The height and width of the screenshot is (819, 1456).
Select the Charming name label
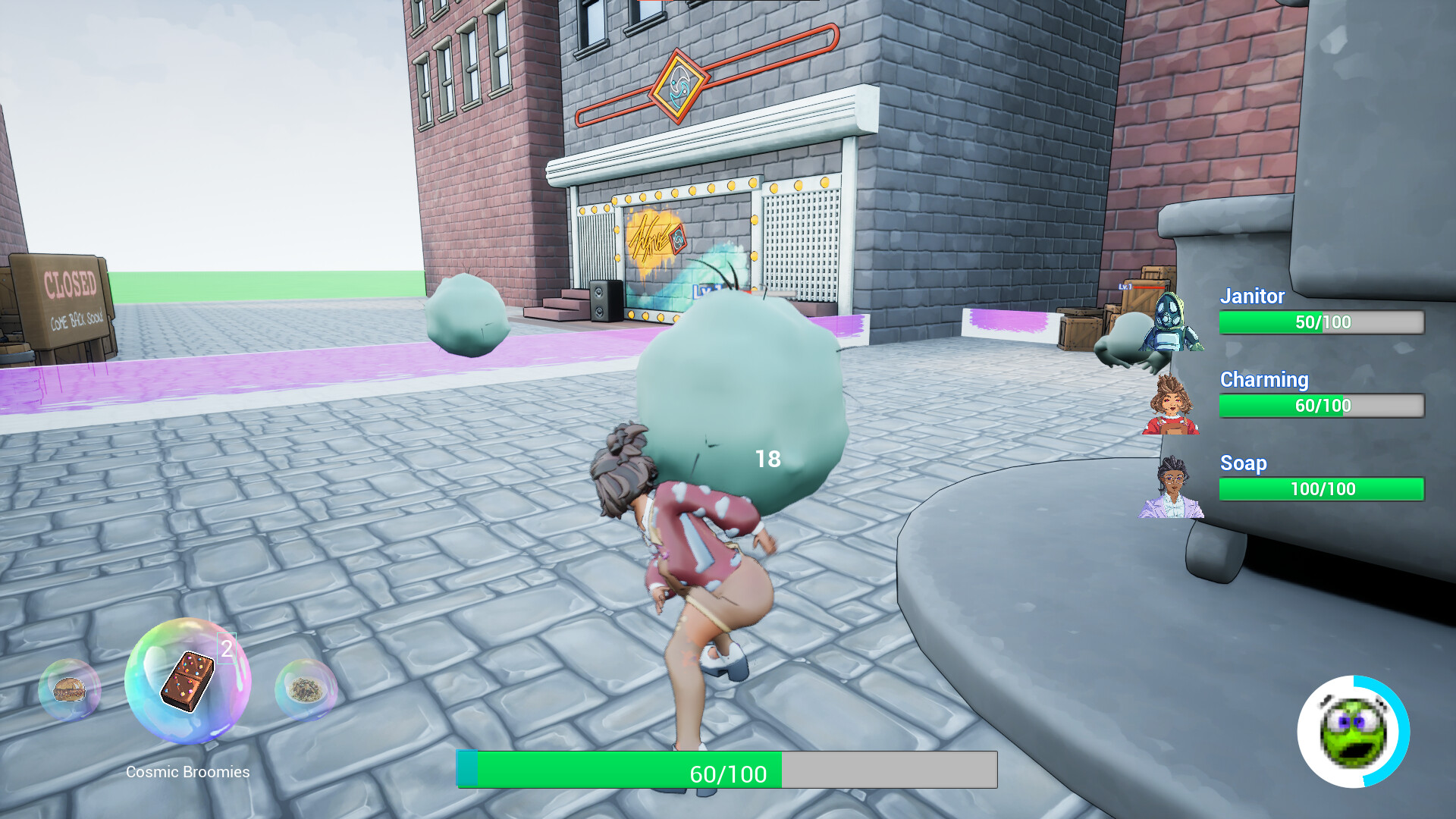[1263, 380]
